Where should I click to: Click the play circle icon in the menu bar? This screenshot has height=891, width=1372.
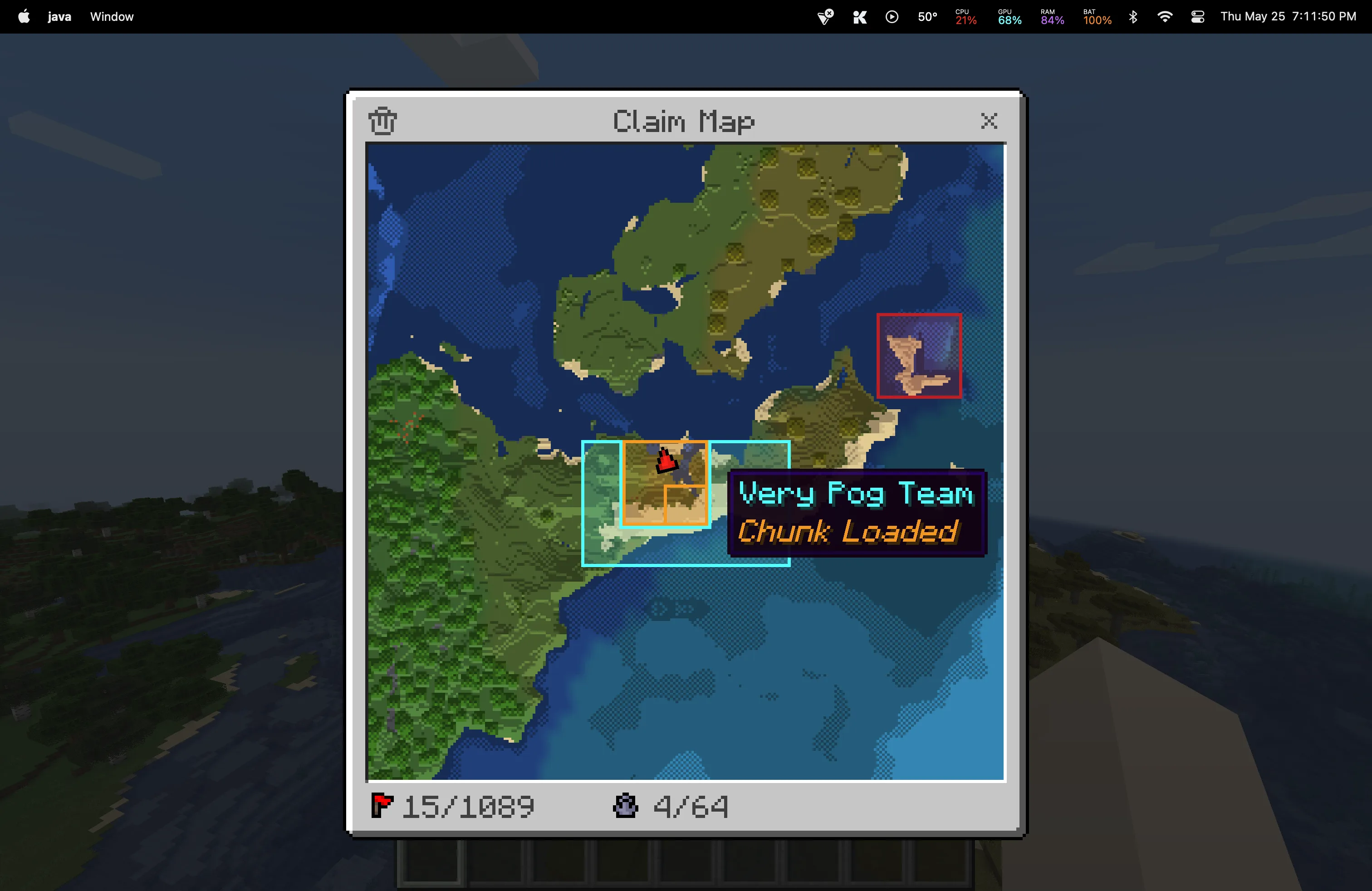coord(892,17)
